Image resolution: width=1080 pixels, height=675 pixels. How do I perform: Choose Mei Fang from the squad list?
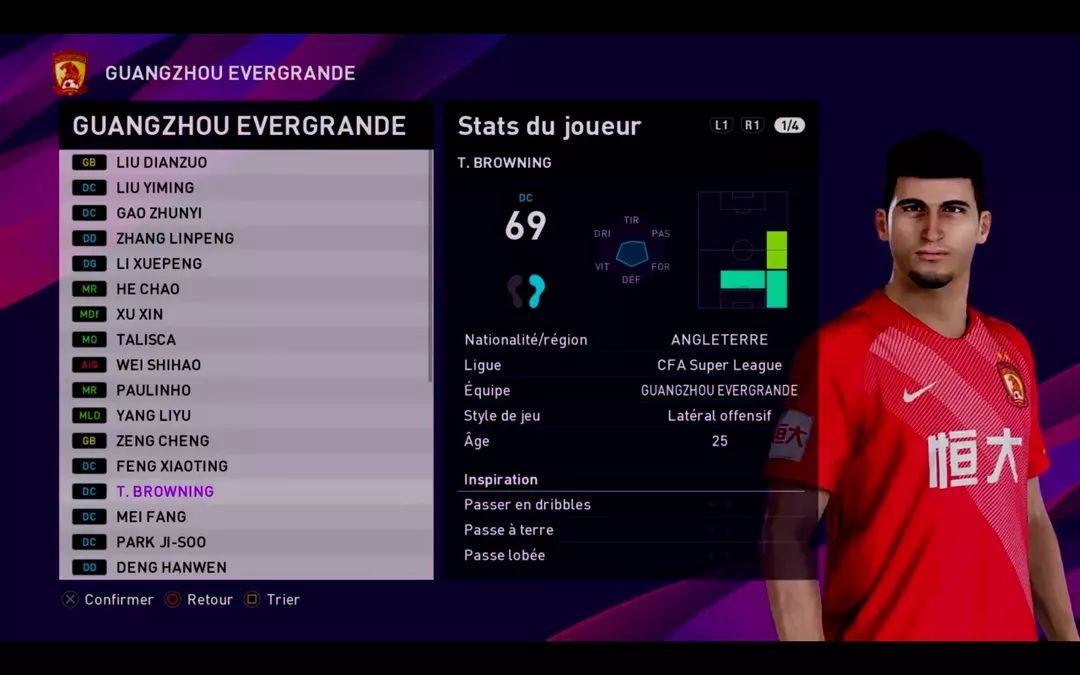[x=245, y=517]
